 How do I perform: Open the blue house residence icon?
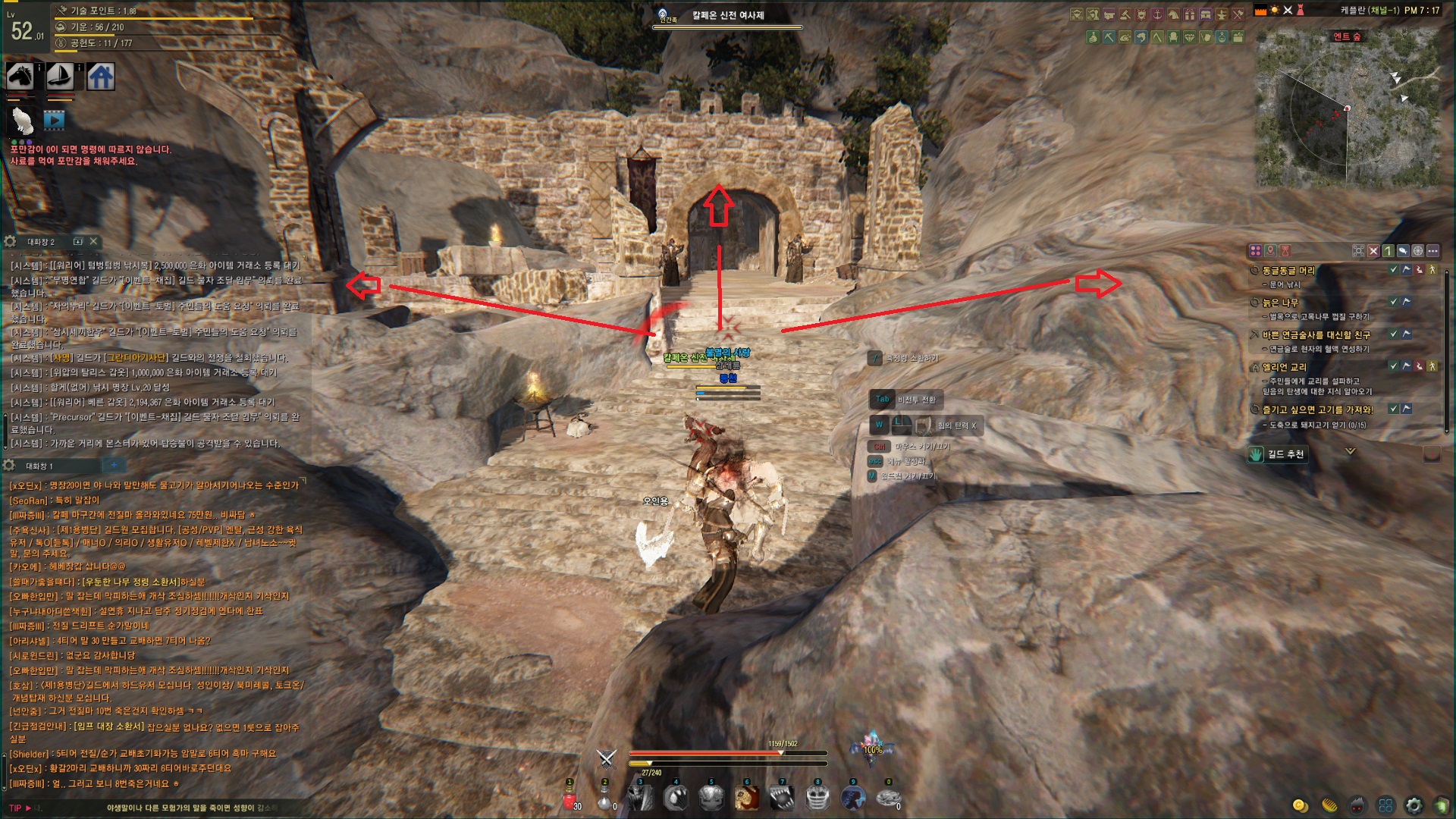click(101, 76)
